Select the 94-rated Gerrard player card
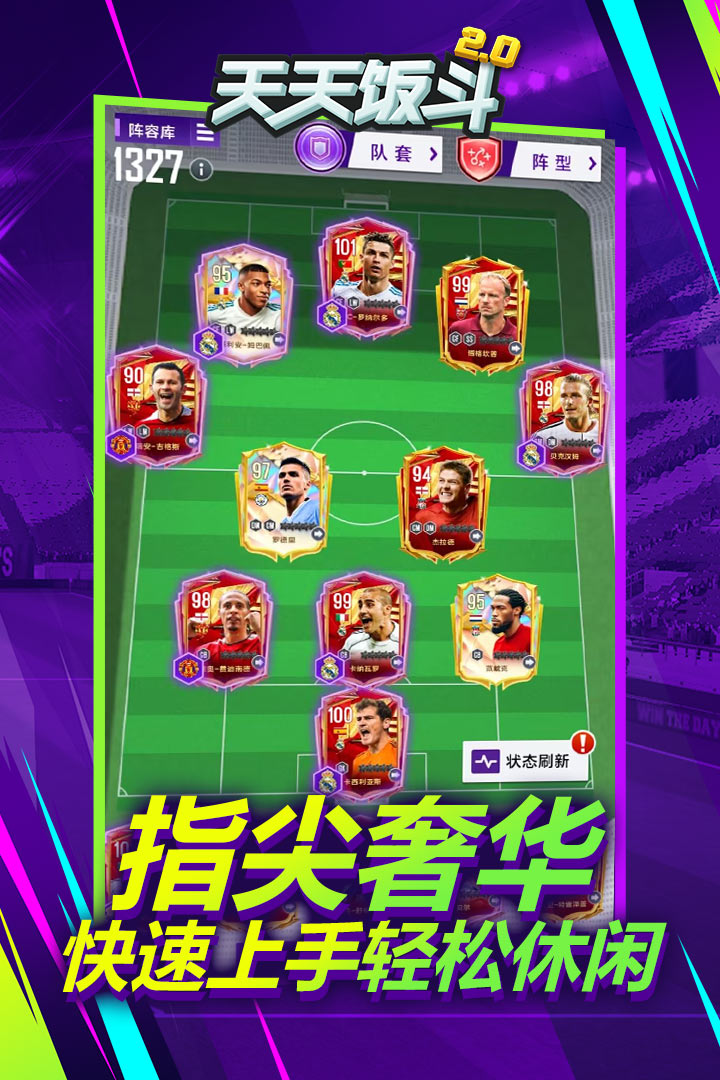Screen dimensions: 720x1080 [x=443, y=503]
